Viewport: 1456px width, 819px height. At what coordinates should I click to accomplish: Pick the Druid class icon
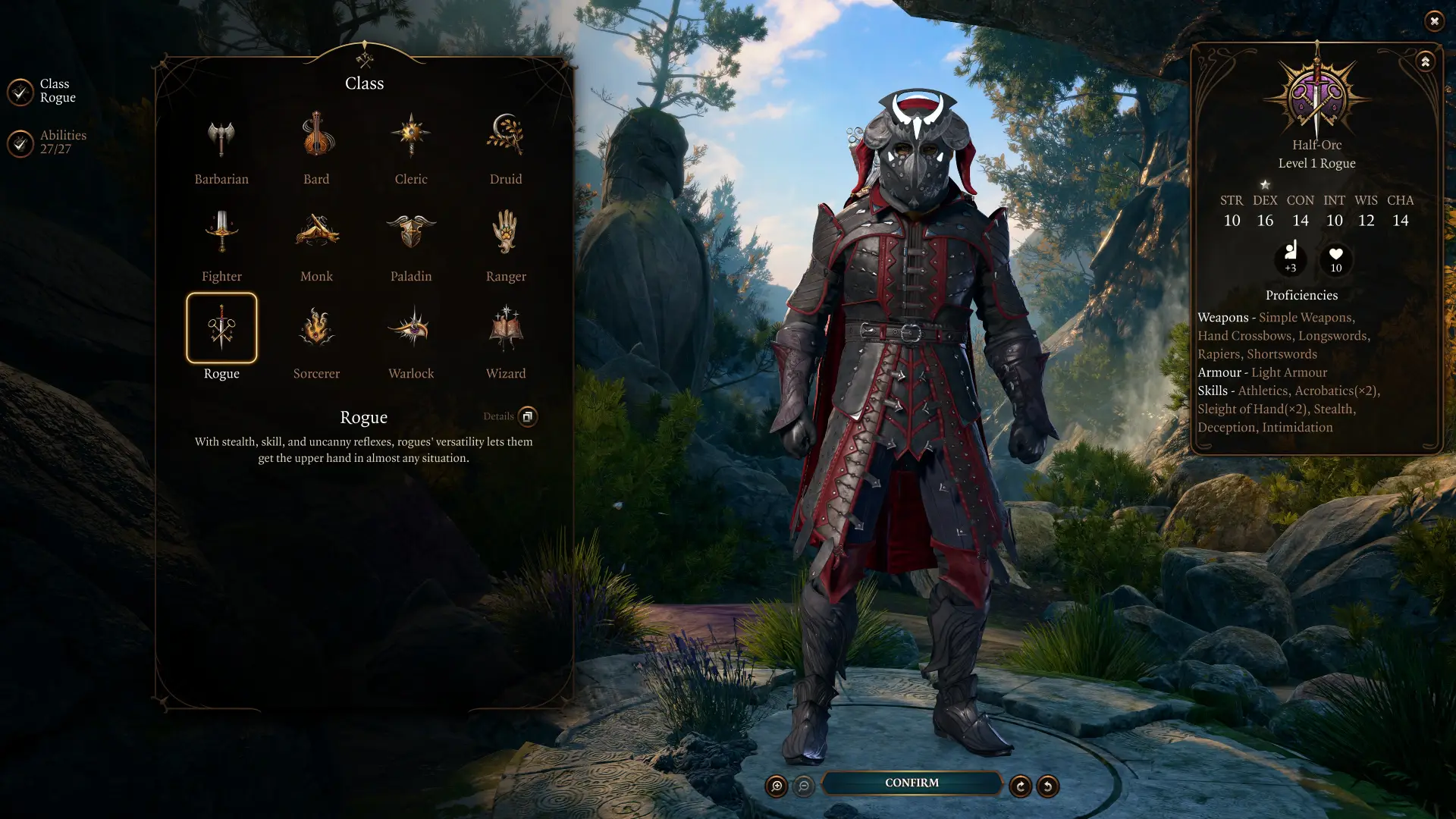point(505,134)
